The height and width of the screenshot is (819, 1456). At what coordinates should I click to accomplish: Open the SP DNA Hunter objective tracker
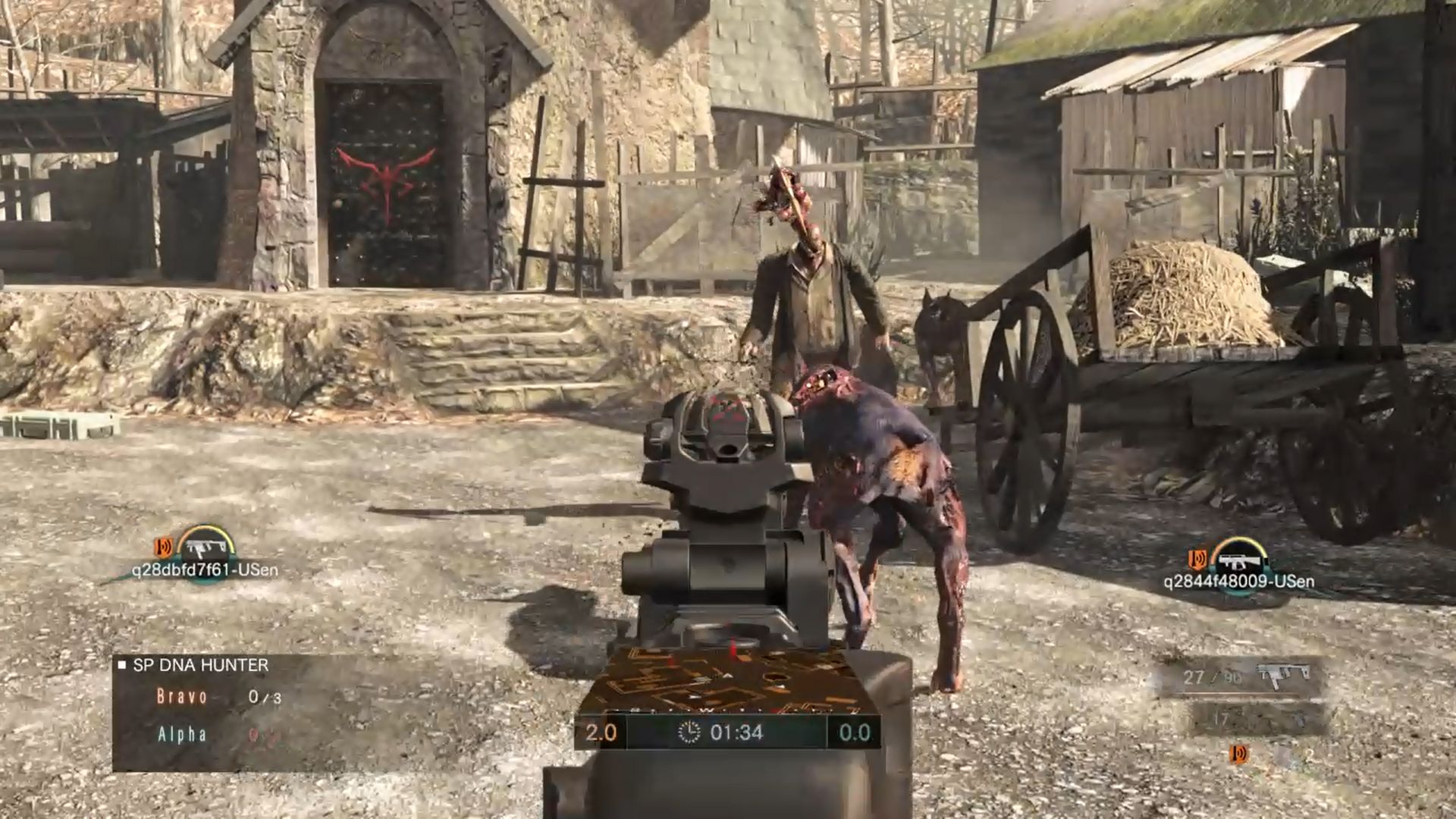tap(200, 666)
